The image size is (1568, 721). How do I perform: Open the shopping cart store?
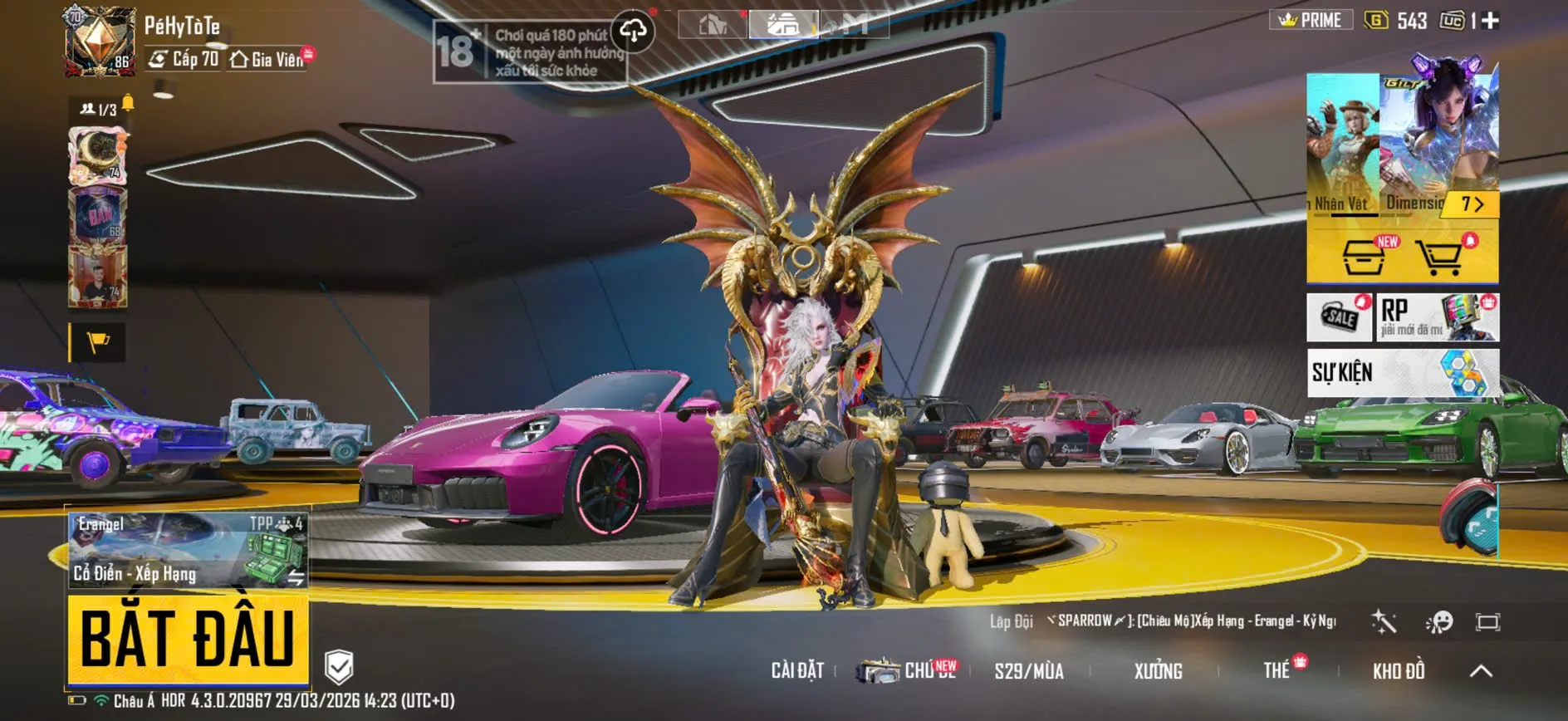pyautogui.click(x=1440, y=257)
